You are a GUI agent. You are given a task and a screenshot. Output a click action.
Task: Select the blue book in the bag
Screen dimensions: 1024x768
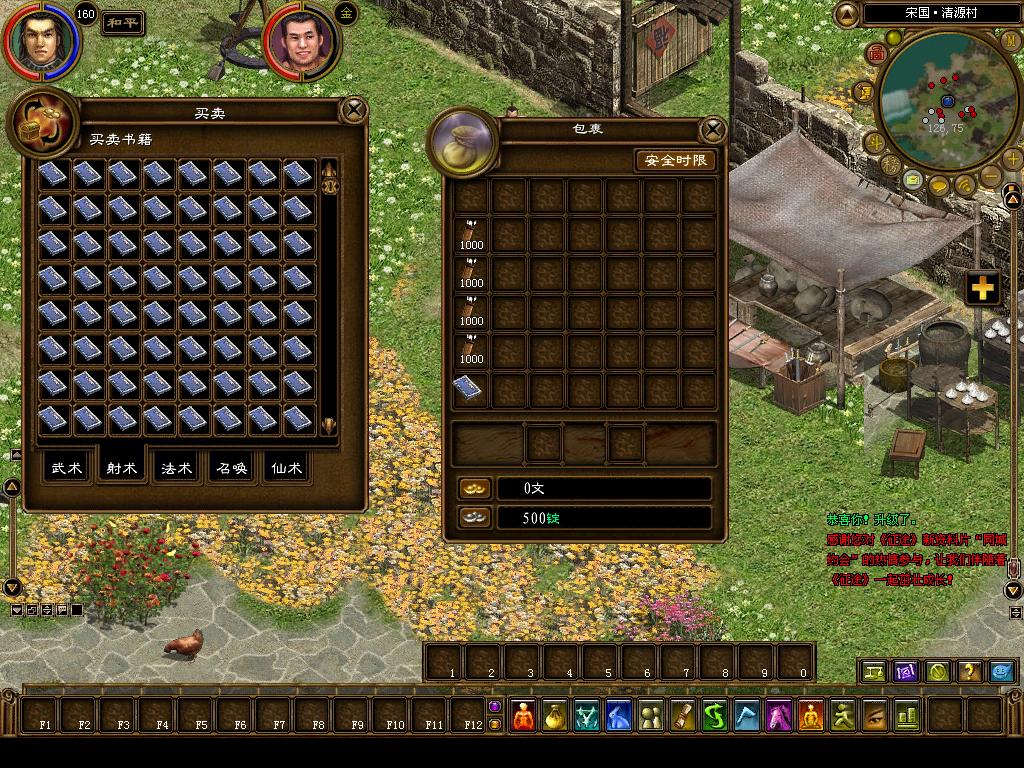[470, 389]
